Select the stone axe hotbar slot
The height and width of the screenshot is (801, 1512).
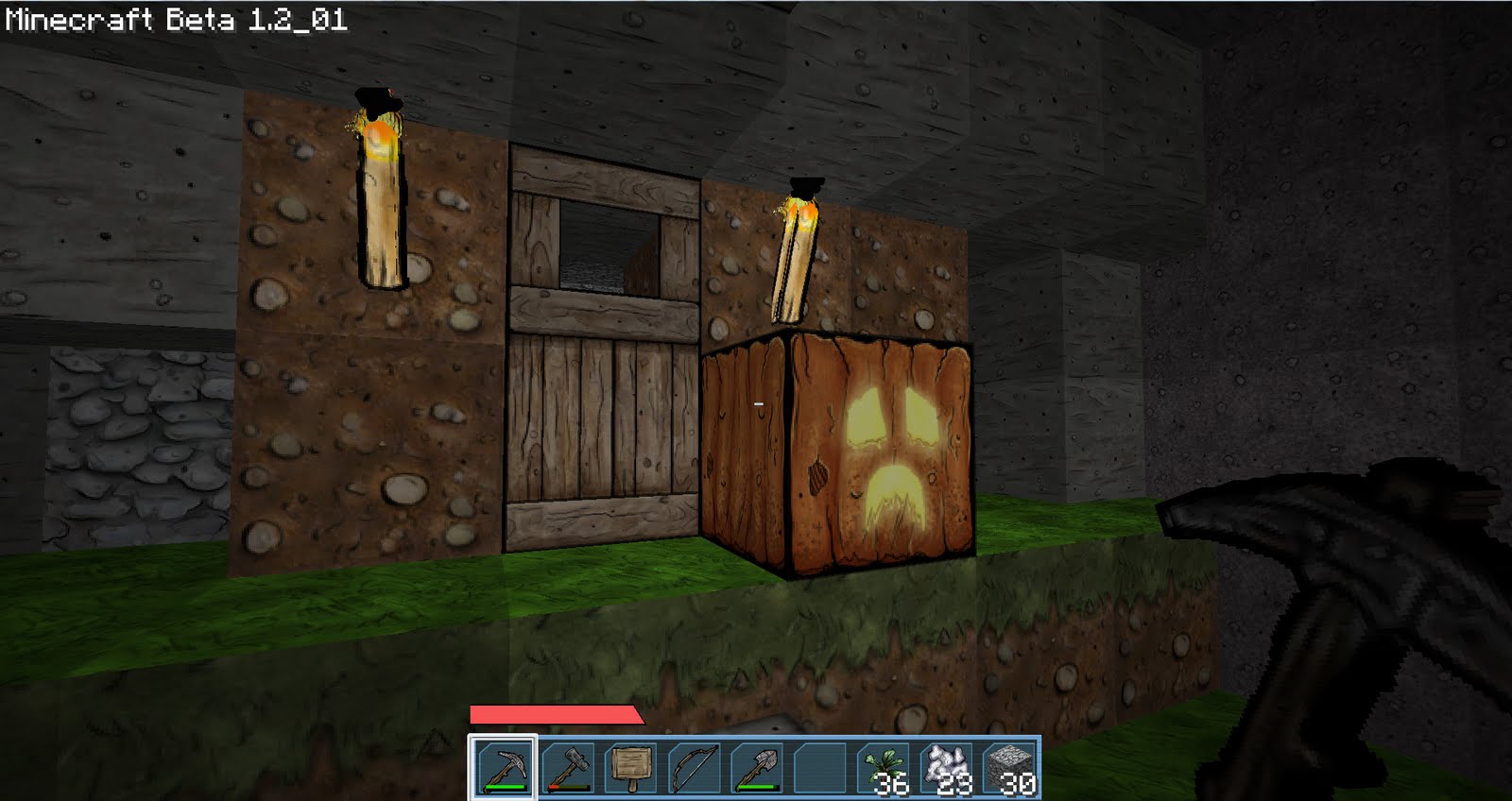(x=567, y=767)
